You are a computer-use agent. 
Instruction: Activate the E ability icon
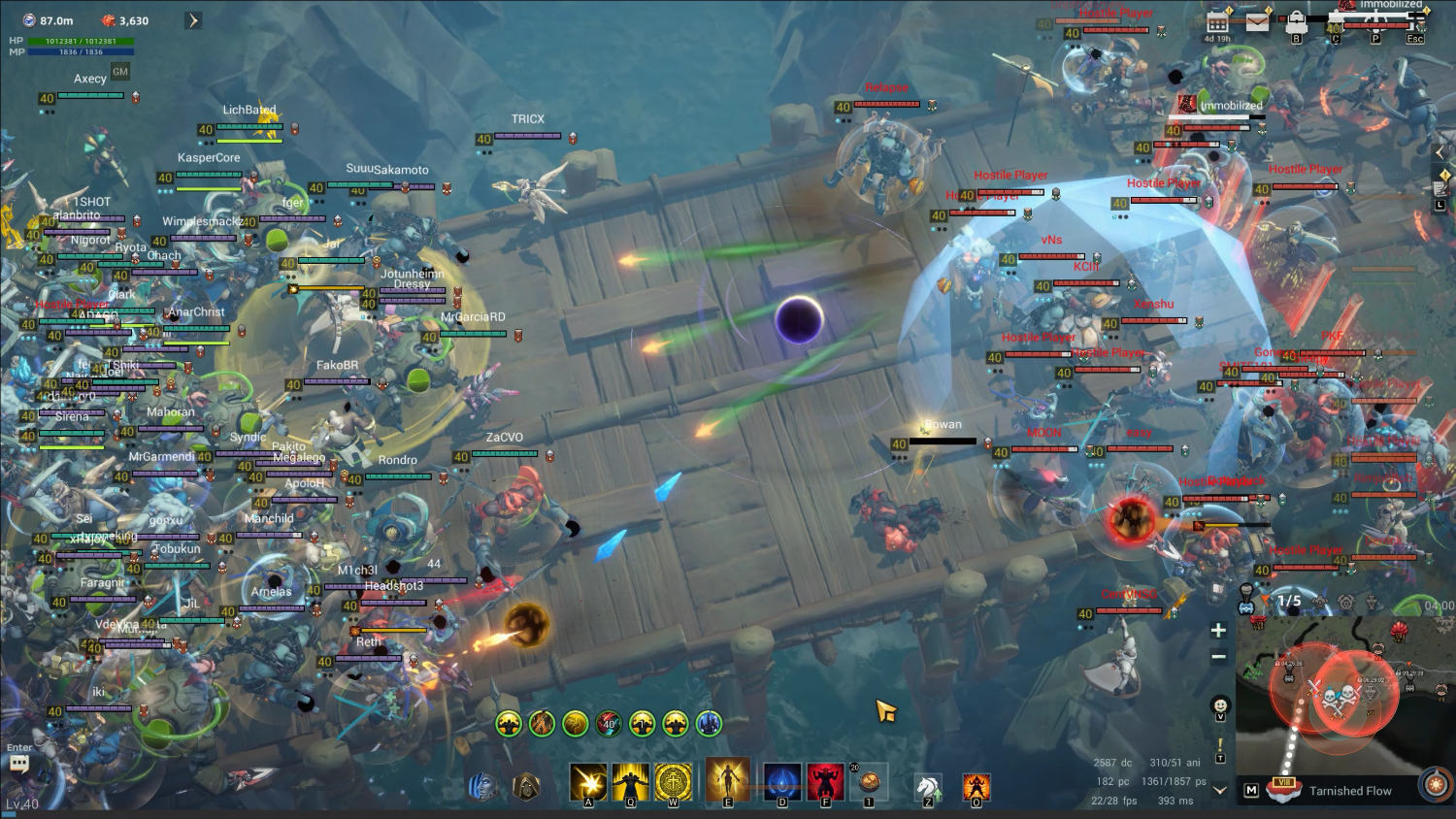(x=728, y=781)
